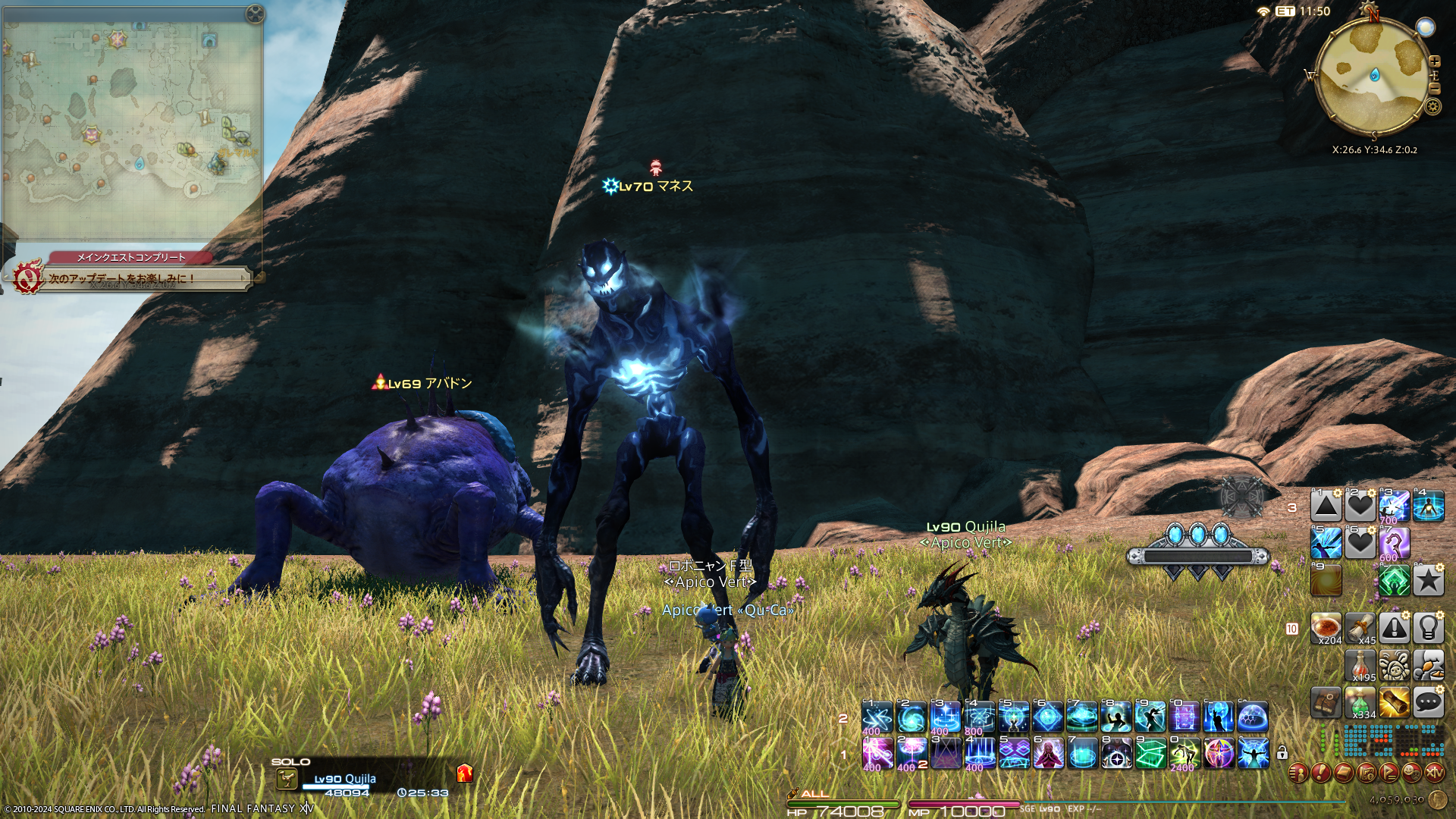The image size is (1456, 819).
Task: Click the circular minimap
Action: 1373,76
